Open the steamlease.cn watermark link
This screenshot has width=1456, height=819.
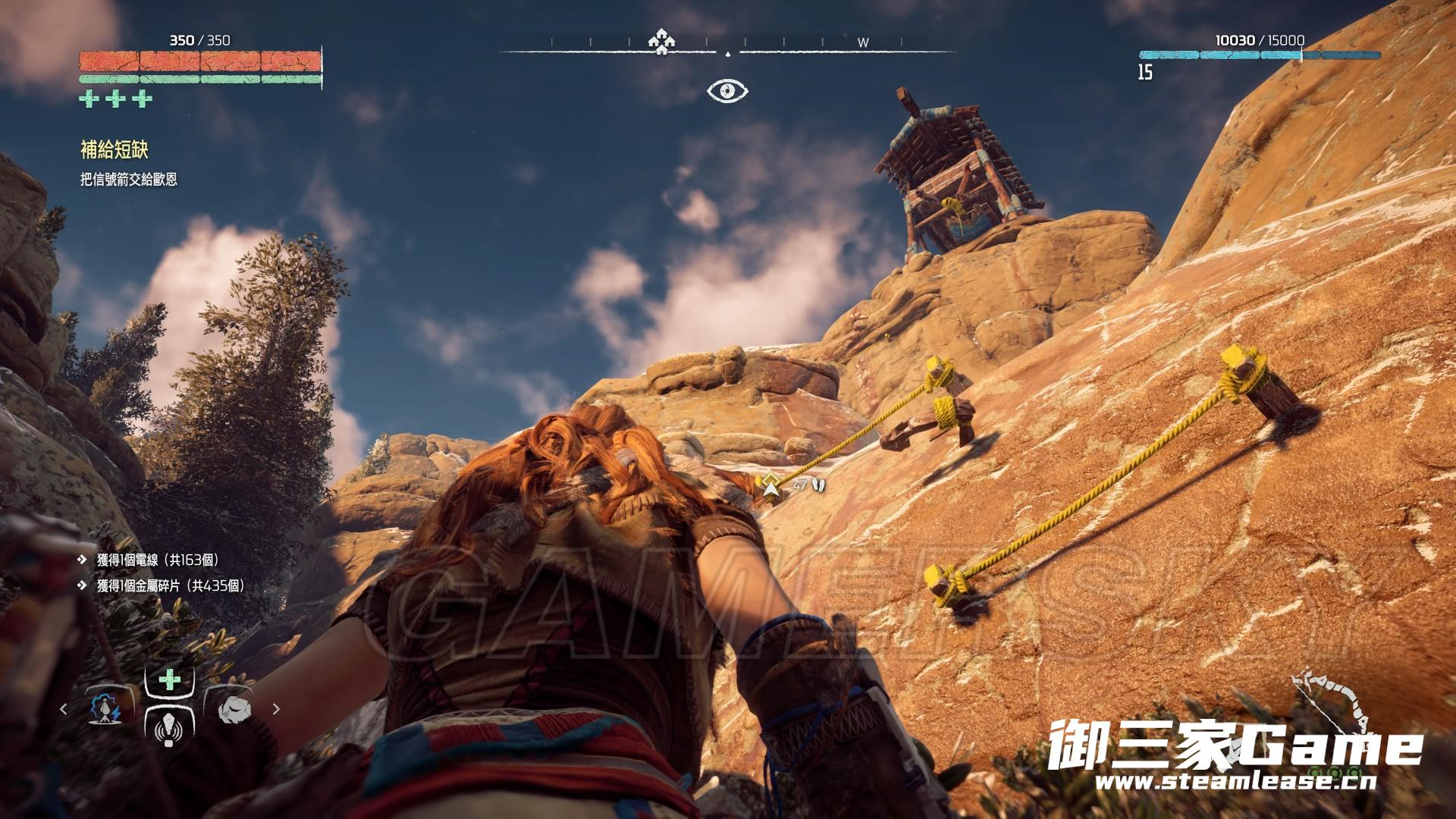click(x=1236, y=783)
